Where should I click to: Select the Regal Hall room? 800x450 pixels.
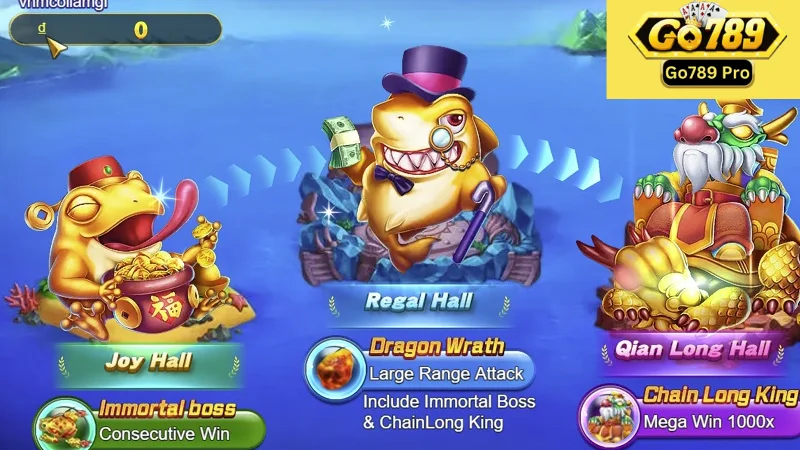(x=418, y=300)
